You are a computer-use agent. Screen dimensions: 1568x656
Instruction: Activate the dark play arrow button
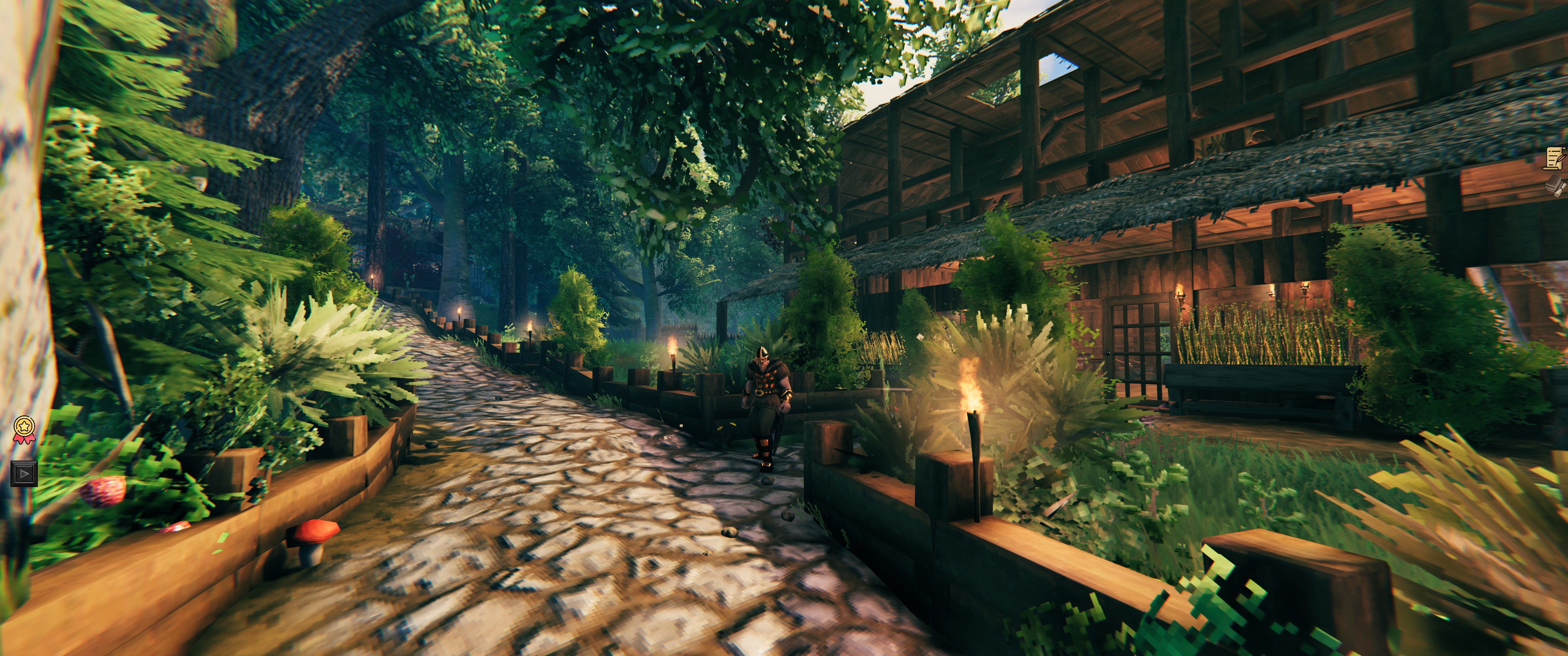point(24,473)
